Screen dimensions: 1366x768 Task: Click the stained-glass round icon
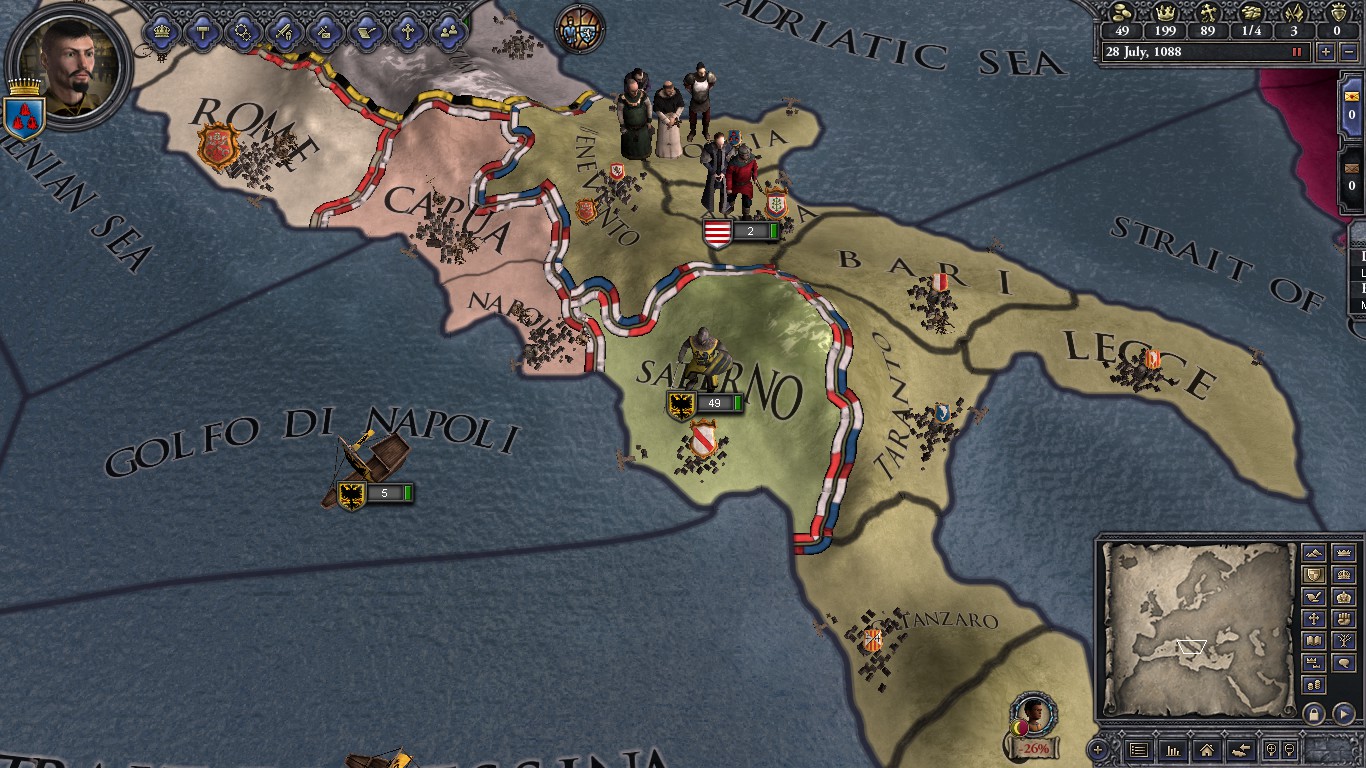tap(580, 29)
